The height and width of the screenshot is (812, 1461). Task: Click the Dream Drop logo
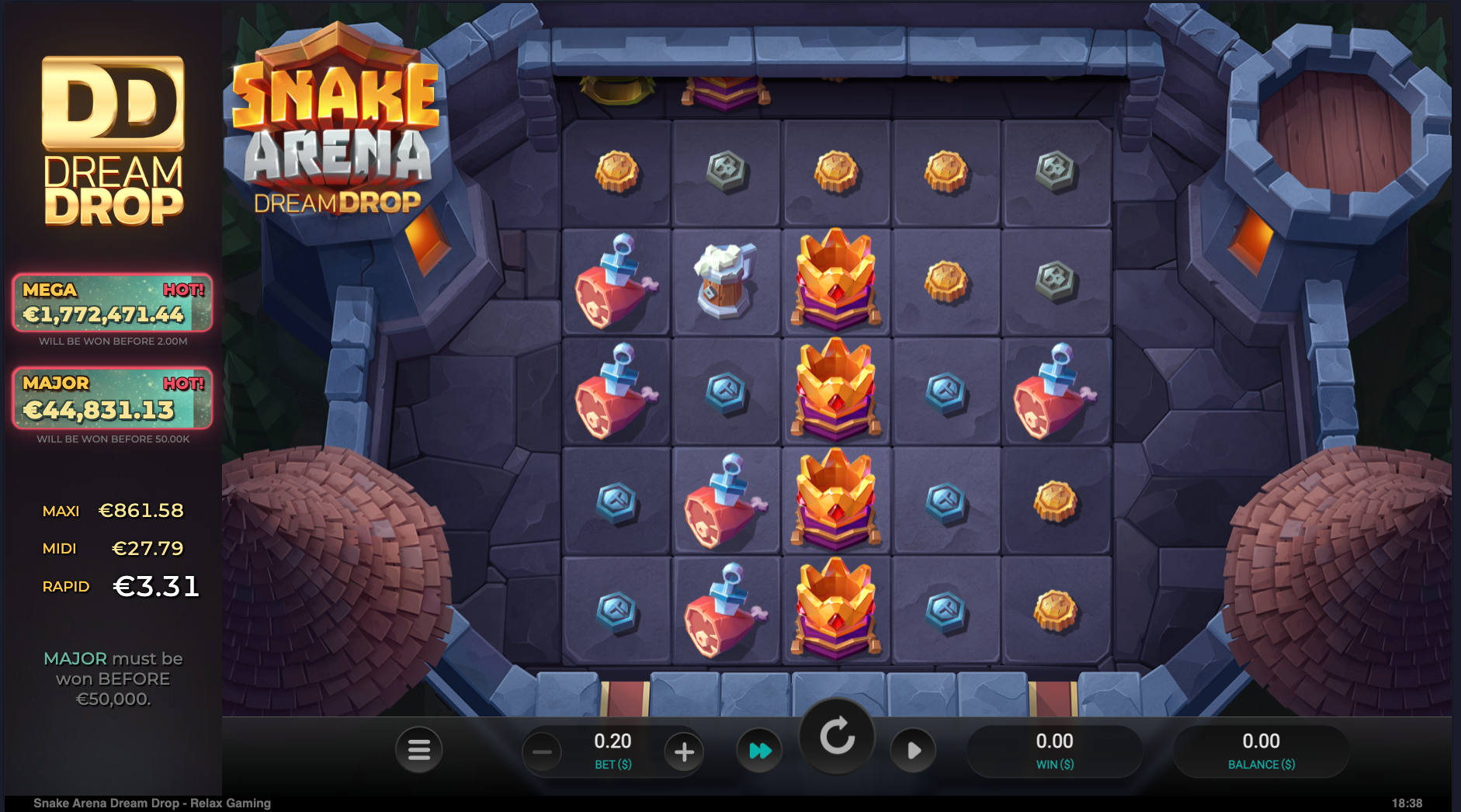pyautogui.click(x=111, y=140)
